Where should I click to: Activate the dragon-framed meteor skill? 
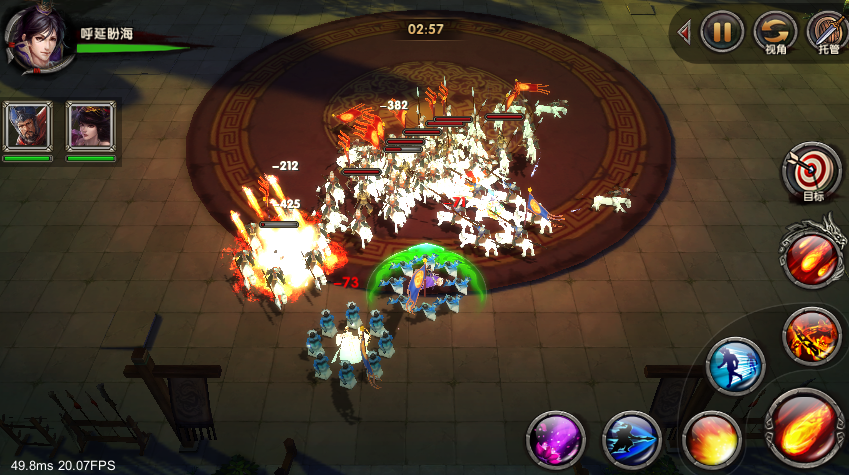coord(811,254)
